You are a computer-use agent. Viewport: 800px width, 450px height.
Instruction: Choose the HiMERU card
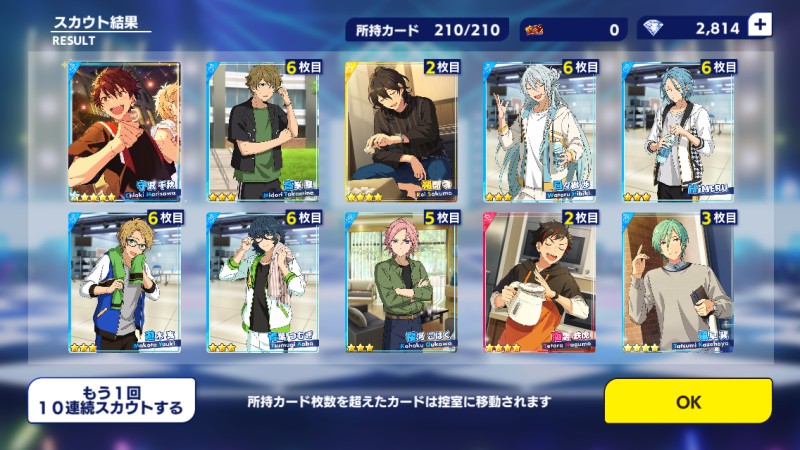pyautogui.click(x=679, y=131)
